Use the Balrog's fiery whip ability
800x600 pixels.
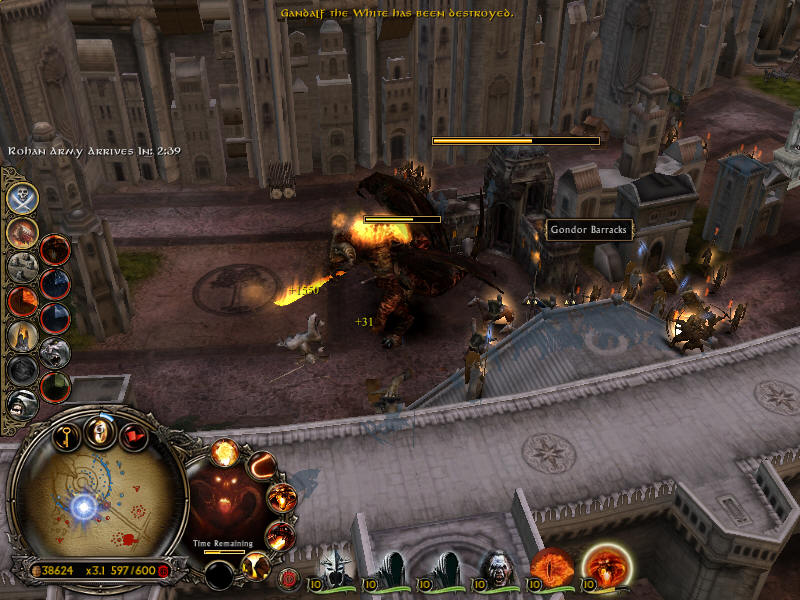point(262,465)
